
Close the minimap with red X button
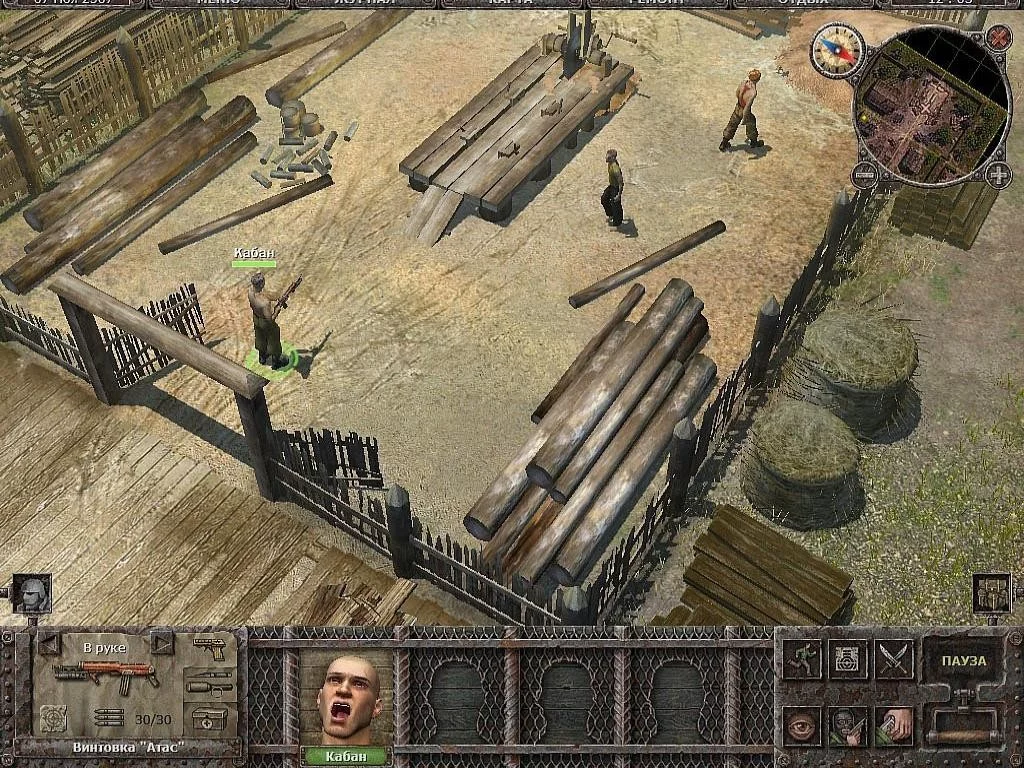(x=998, y=37)
